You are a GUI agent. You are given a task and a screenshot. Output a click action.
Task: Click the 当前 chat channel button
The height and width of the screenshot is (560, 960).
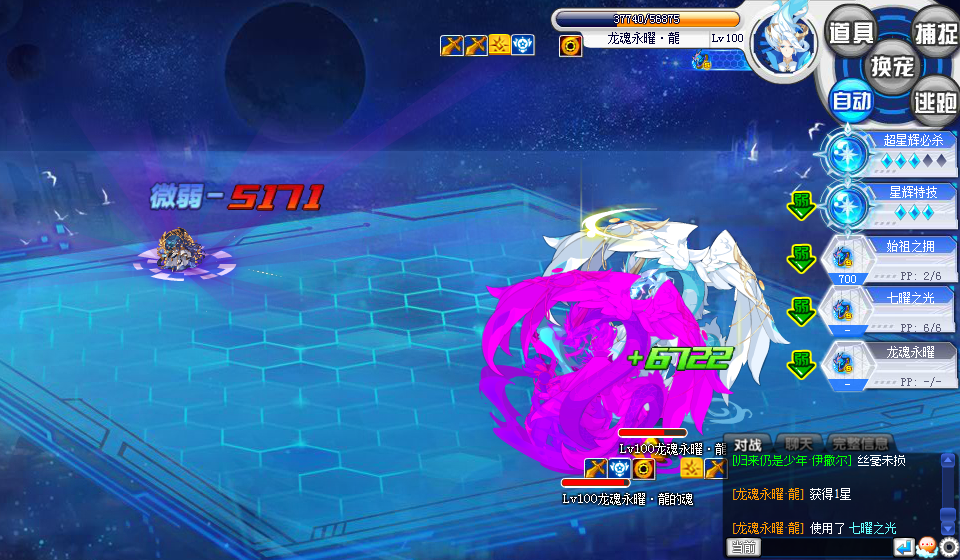click(x=744, y=547)
